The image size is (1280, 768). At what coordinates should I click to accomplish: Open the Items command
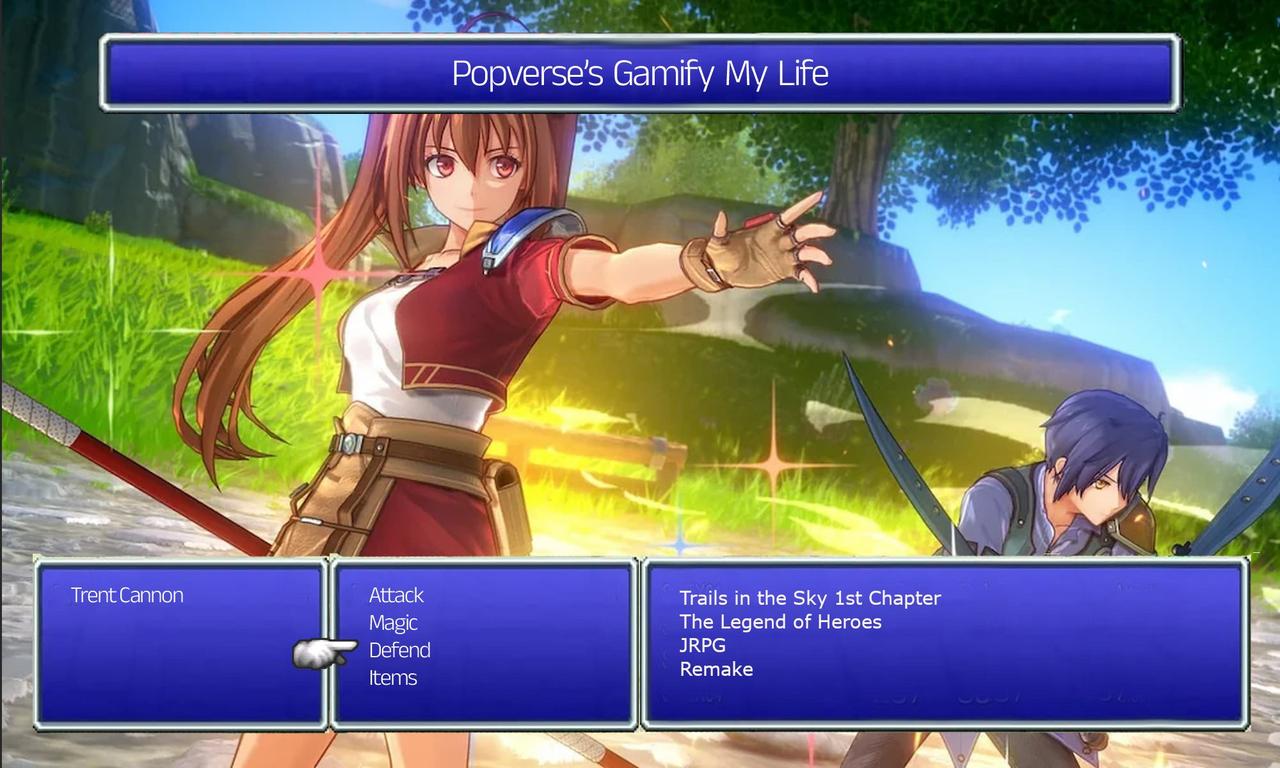pyautogui.click(x=393, y=678)
